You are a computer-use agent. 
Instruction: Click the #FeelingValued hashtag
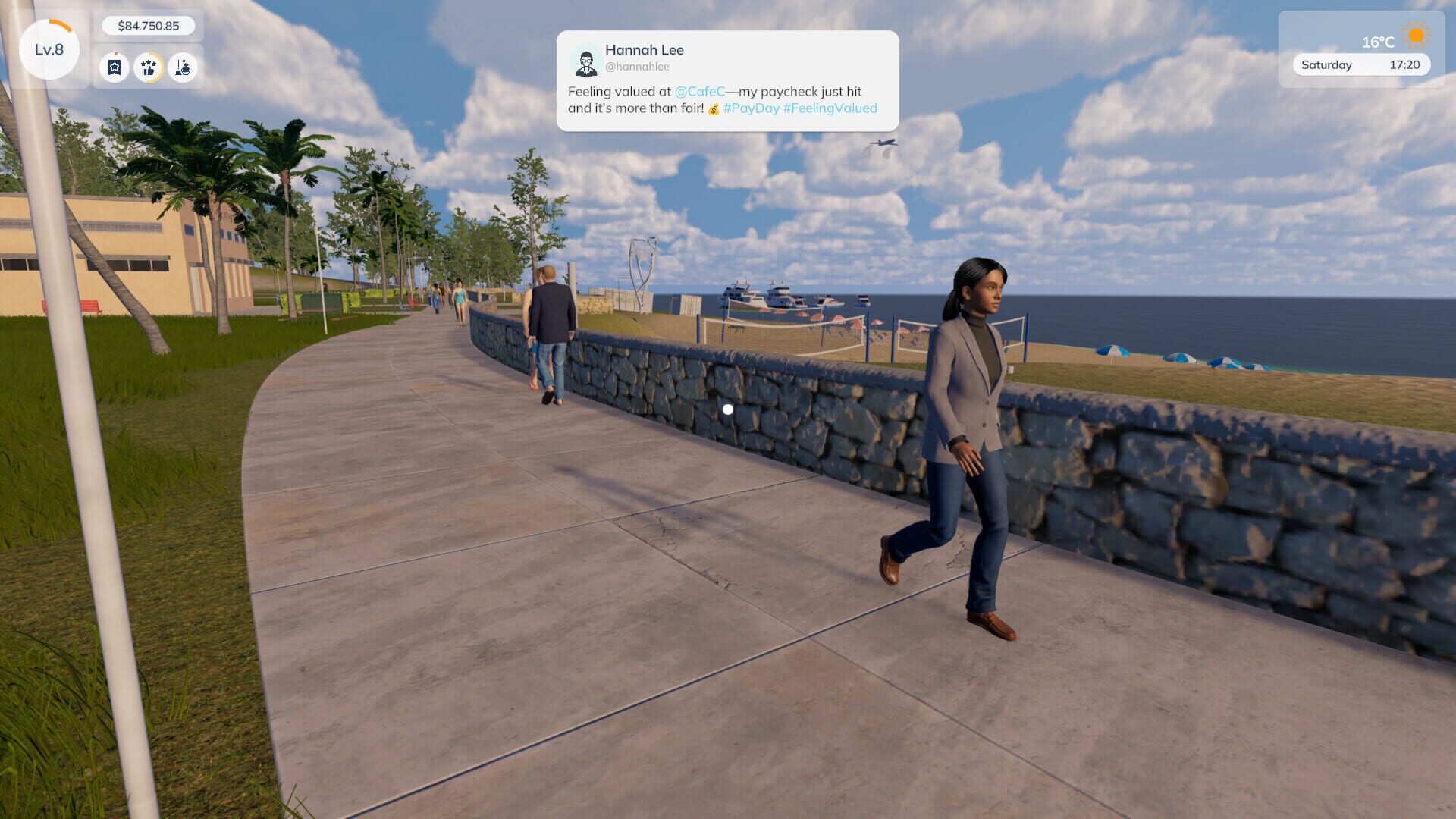831,108
